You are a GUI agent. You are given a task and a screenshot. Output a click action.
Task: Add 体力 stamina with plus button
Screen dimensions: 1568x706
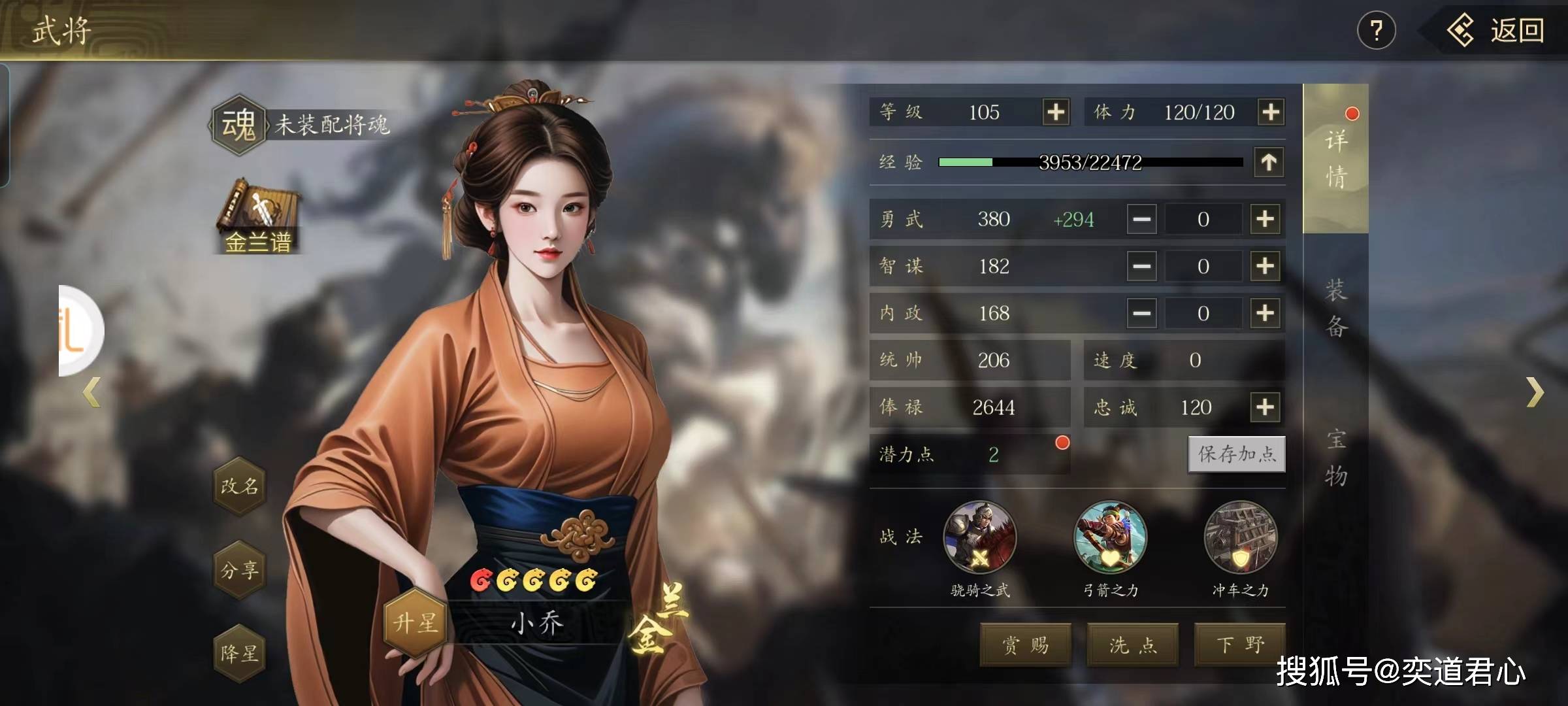1271,112
